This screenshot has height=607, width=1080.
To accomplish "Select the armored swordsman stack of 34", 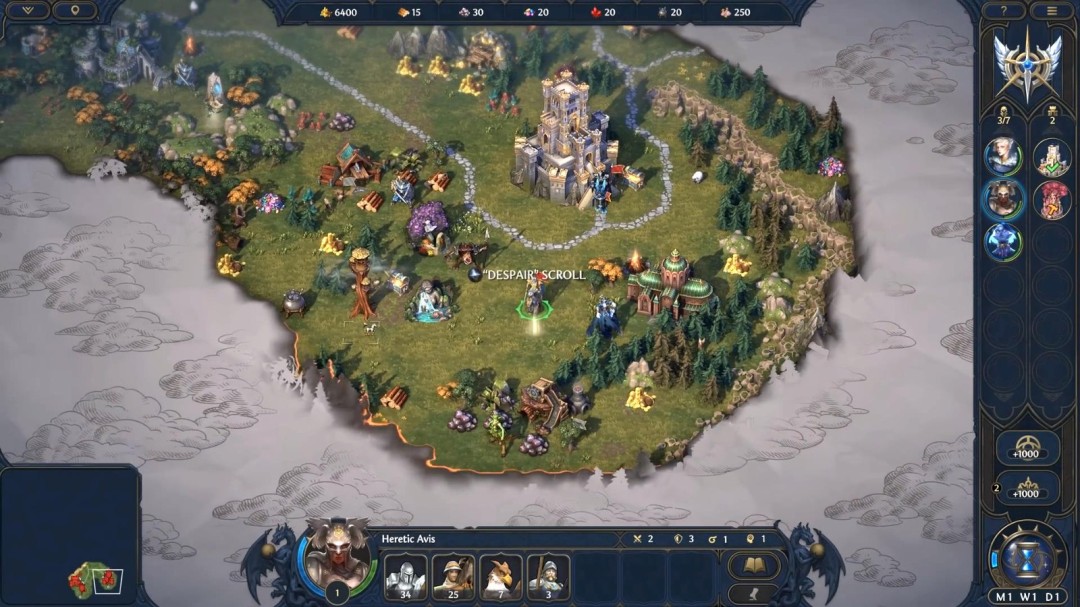I will pos(405,576).
